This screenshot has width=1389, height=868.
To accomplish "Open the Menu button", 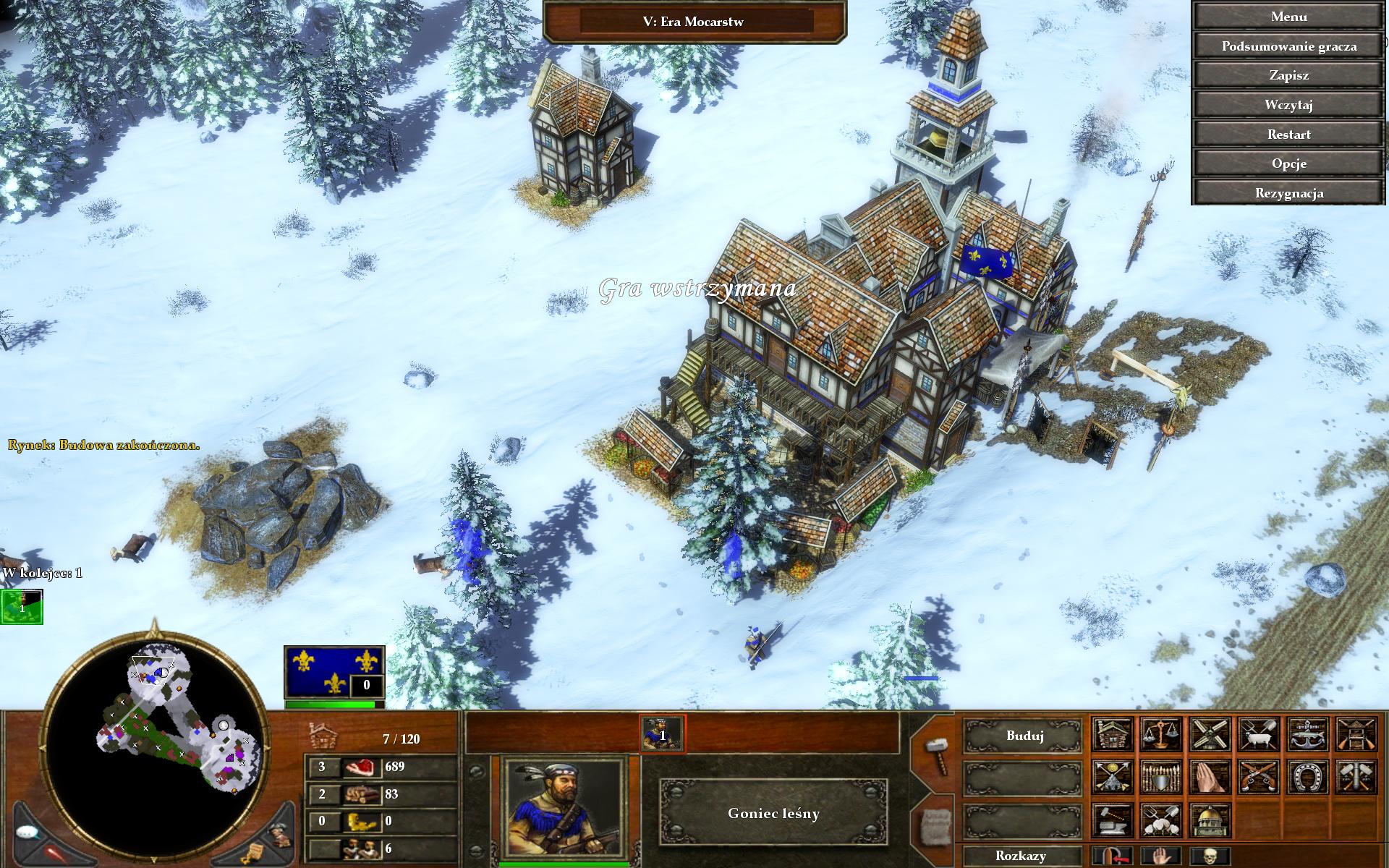I will 1288,17.
